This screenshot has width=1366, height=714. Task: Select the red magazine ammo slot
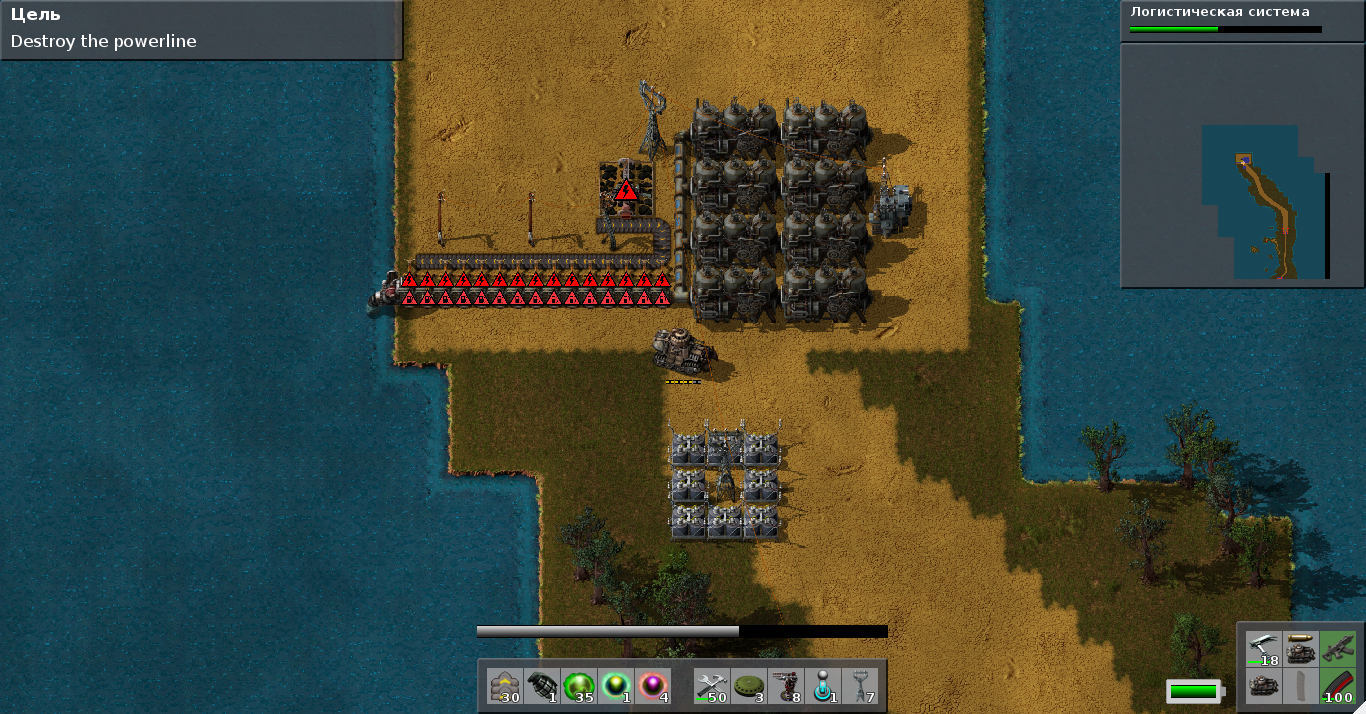1338,687
